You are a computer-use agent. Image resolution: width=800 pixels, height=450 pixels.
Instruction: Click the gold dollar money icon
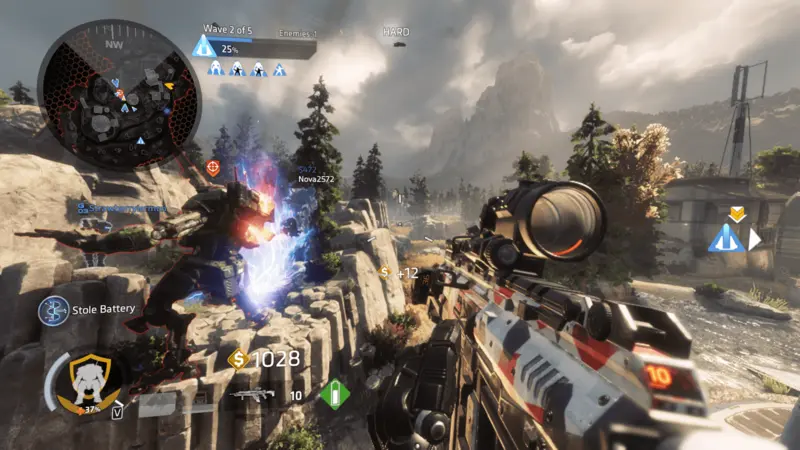click(238, 359)
